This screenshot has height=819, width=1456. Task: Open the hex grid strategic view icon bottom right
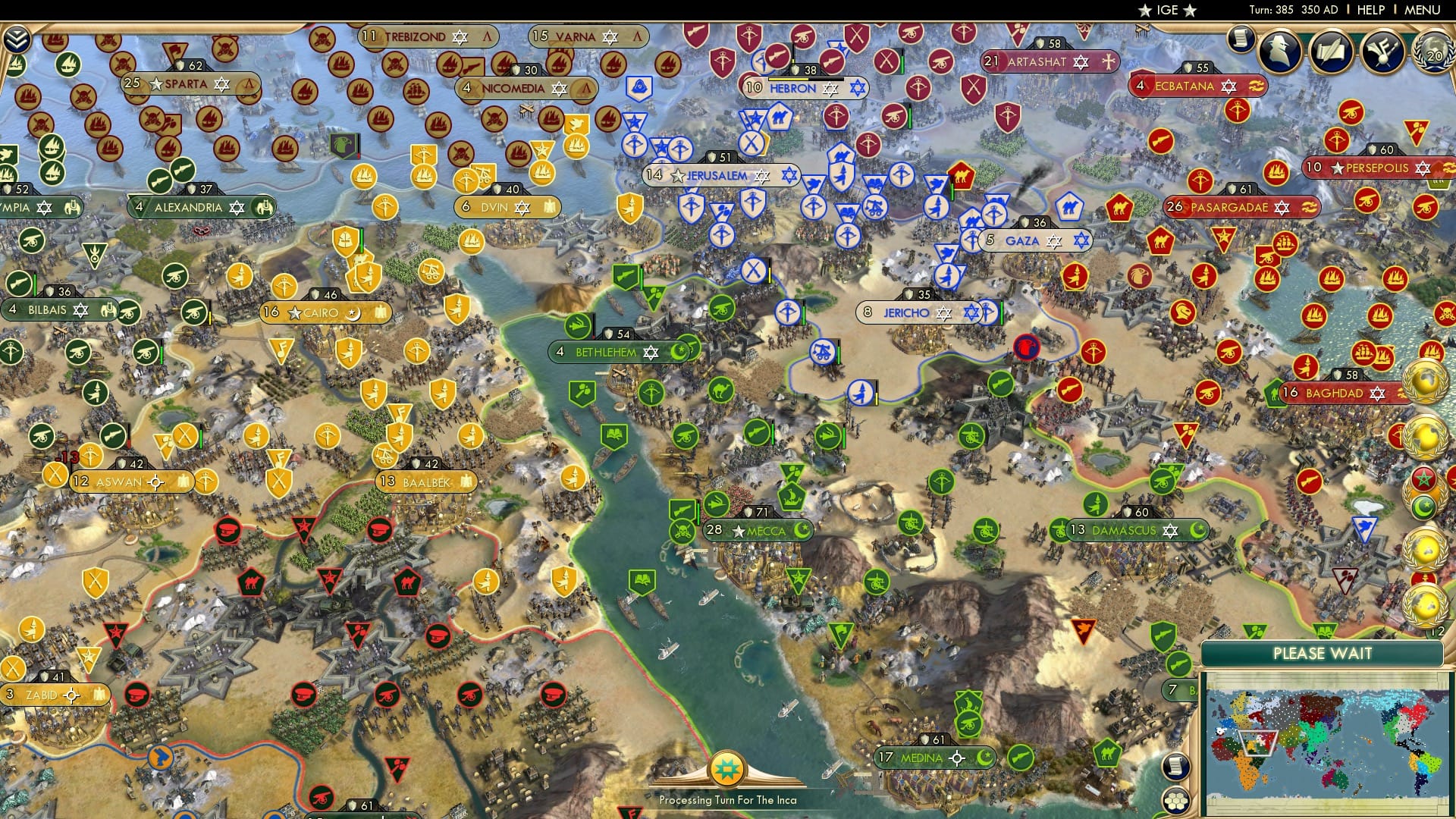click(x=1176, y=800)
